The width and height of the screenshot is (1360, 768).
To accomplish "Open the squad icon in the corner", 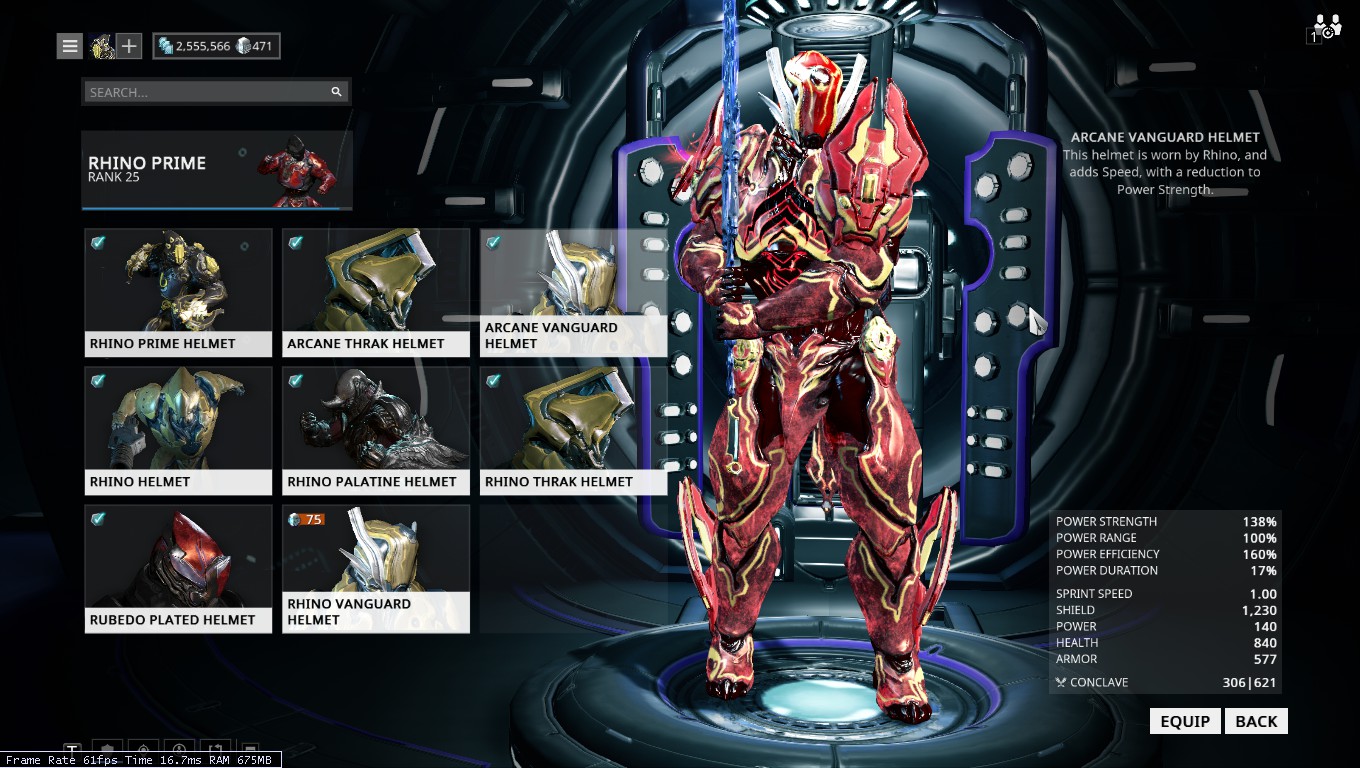I will [x=1326, y=27].
